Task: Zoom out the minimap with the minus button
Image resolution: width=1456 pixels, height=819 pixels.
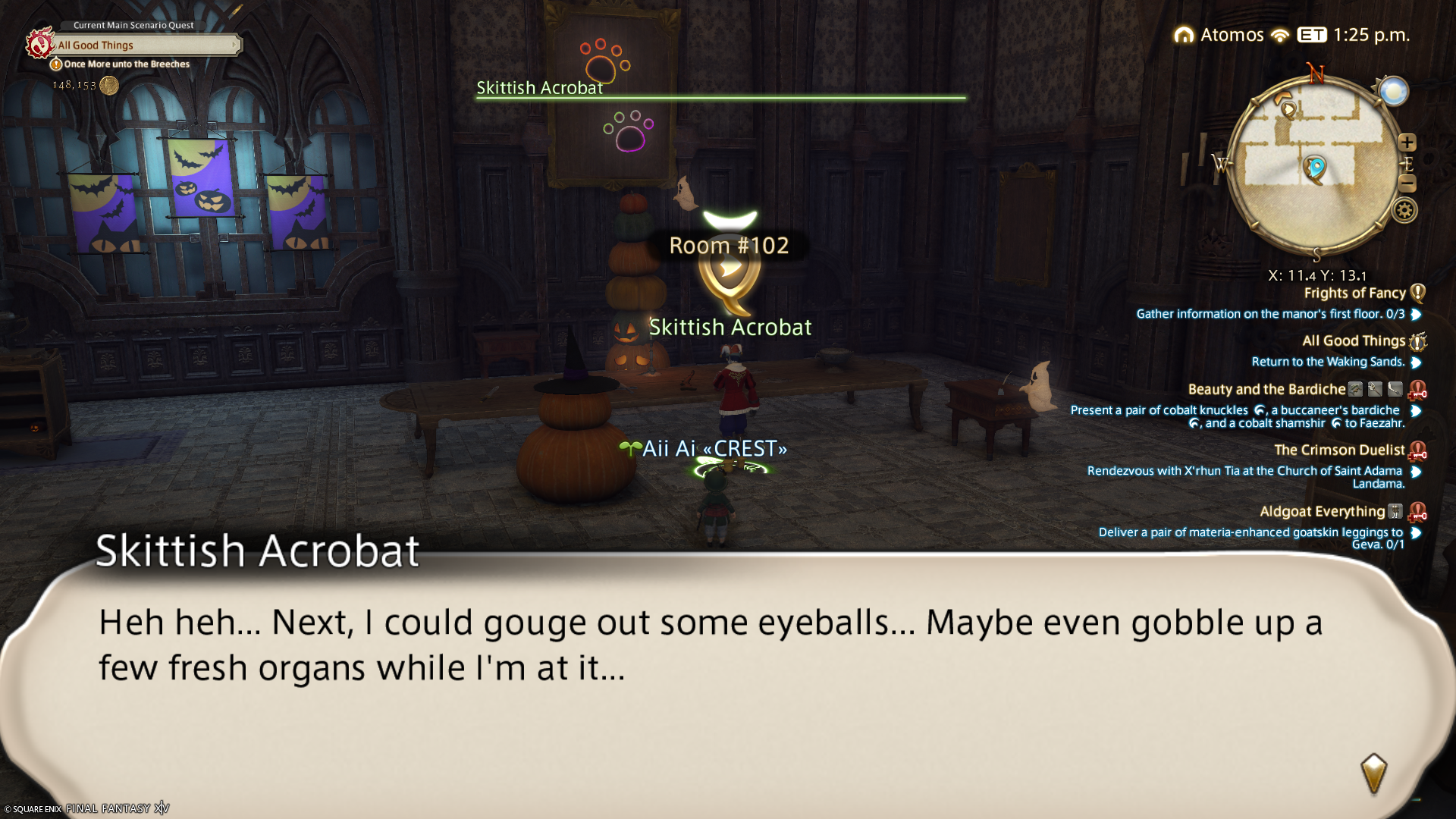Action: [1407, 183]
